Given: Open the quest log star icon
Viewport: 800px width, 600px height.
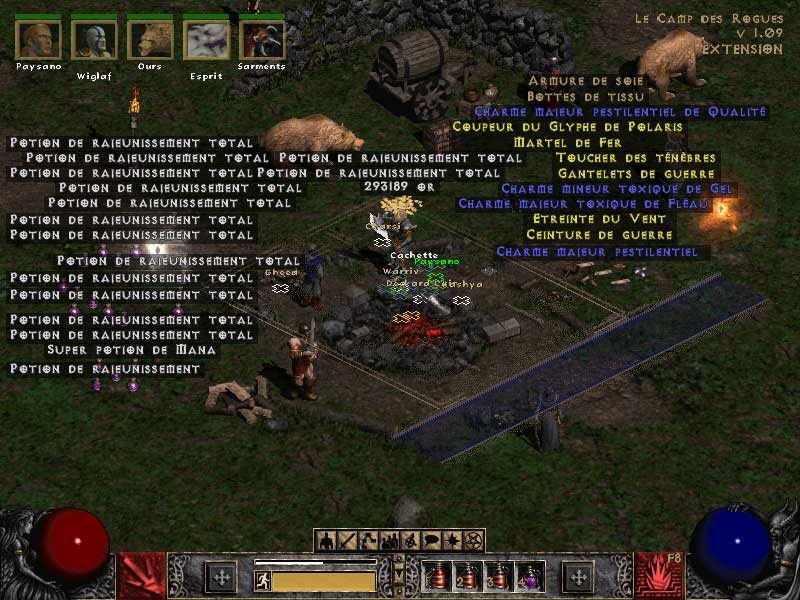Looking at the screenshot, I should (x=452, y=541).
